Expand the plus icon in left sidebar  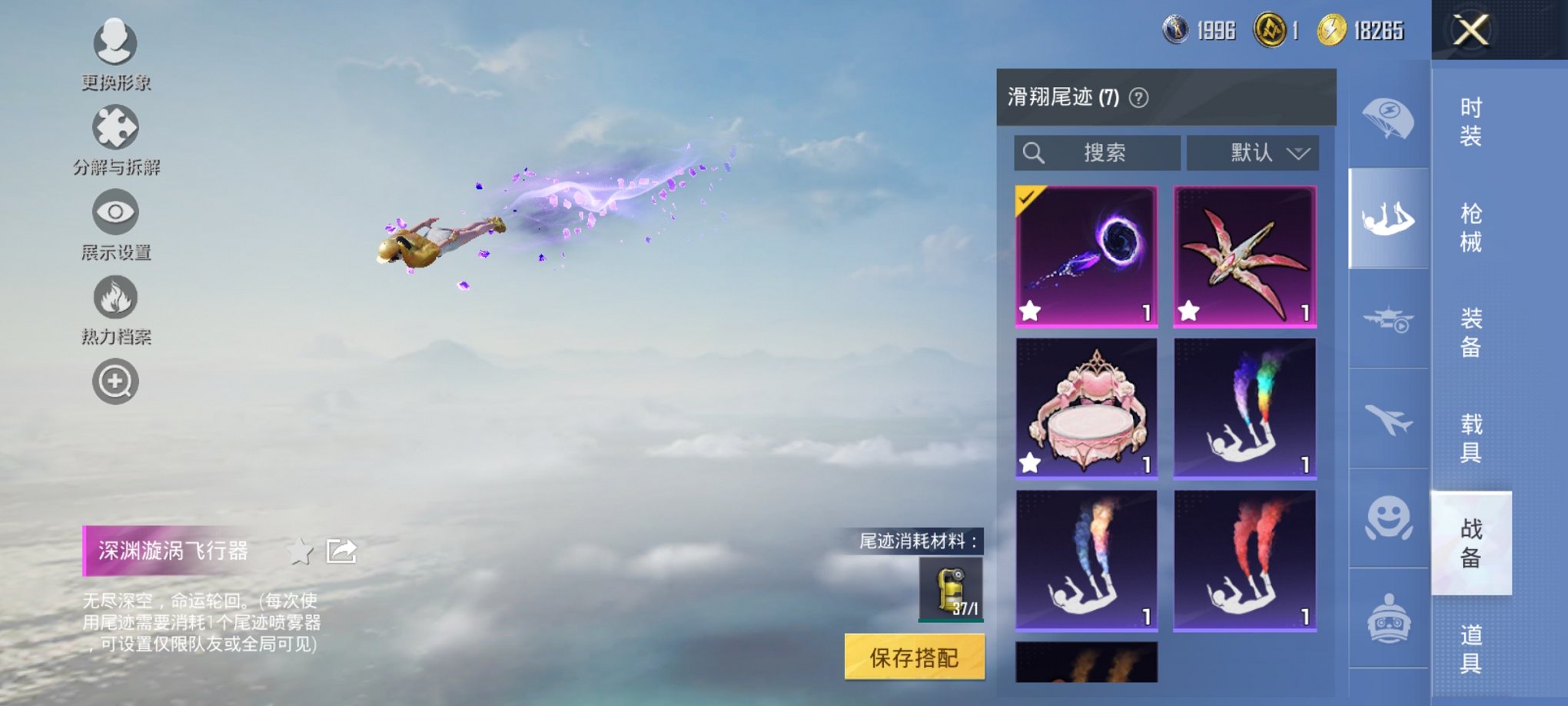pos(114,381)
